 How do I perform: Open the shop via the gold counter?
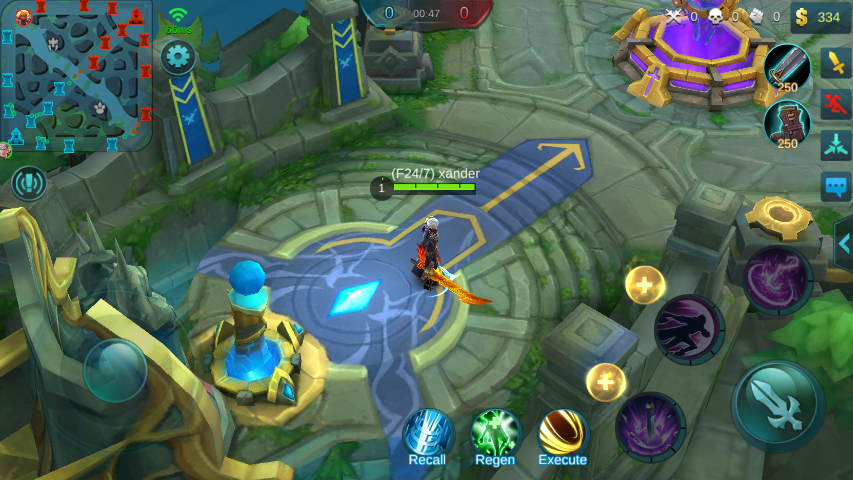point(819,17)
